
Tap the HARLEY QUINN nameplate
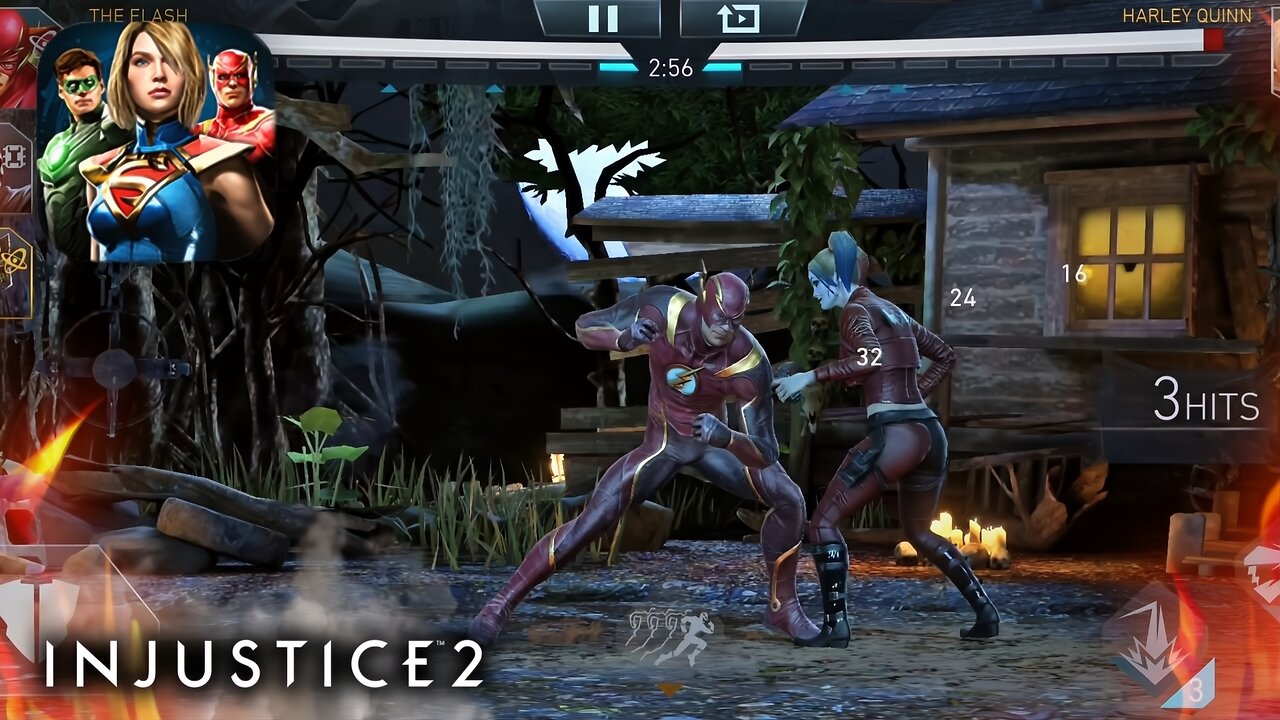pos(1185,14)
